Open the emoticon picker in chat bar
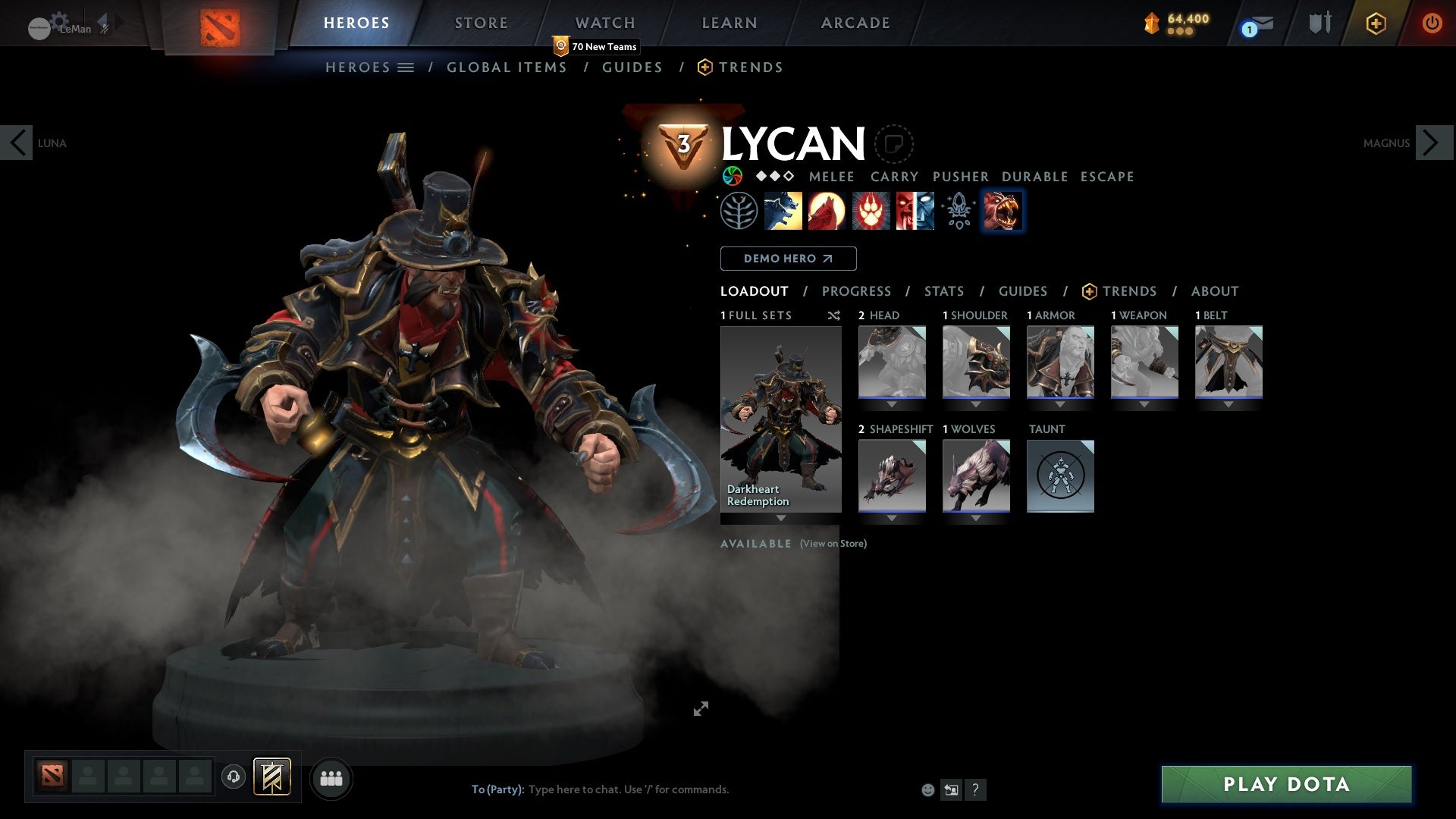The image size is (1456, 819). click(927, 789)
